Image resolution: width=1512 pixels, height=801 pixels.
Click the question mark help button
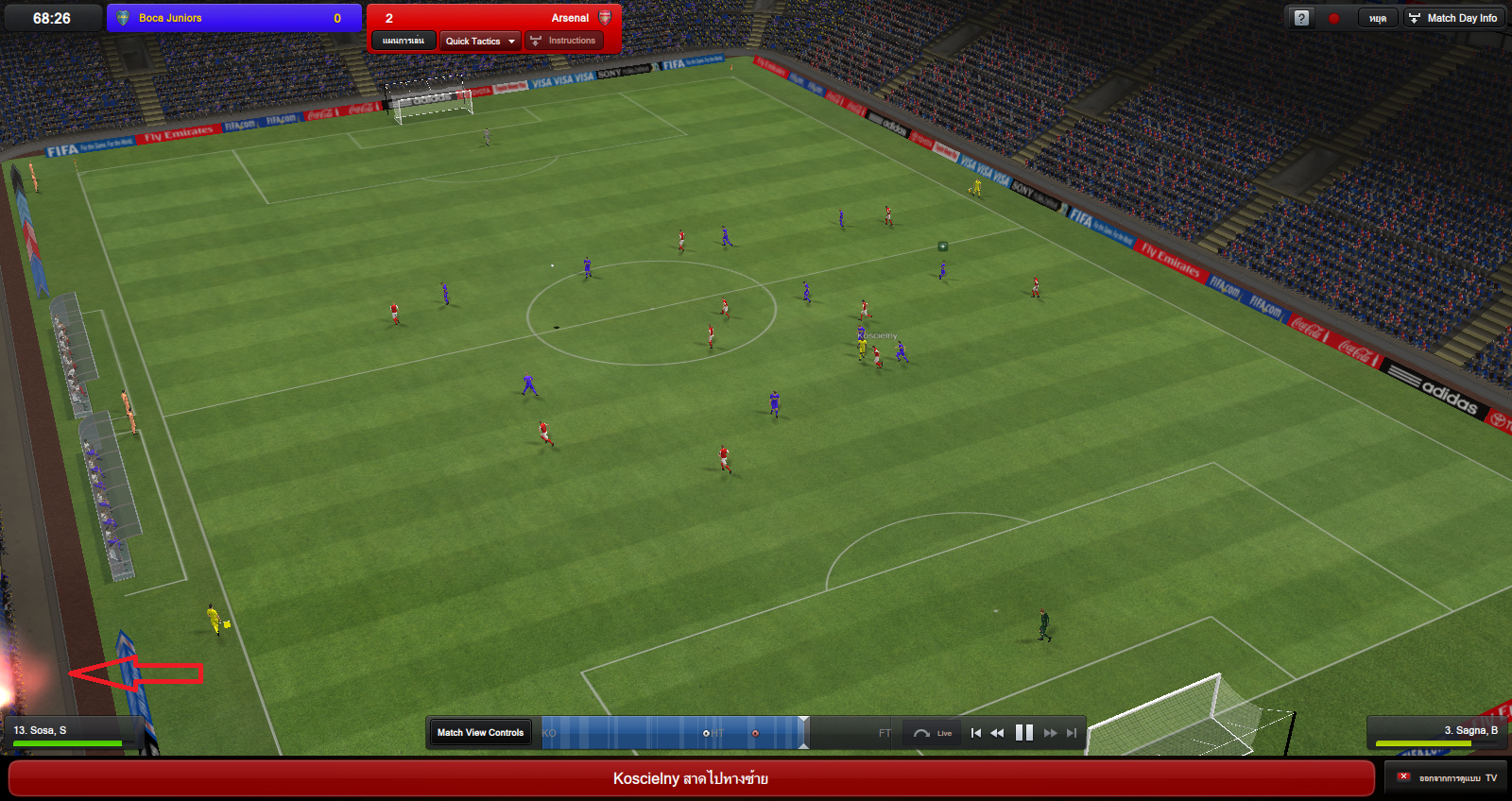tap(1301, 18)
